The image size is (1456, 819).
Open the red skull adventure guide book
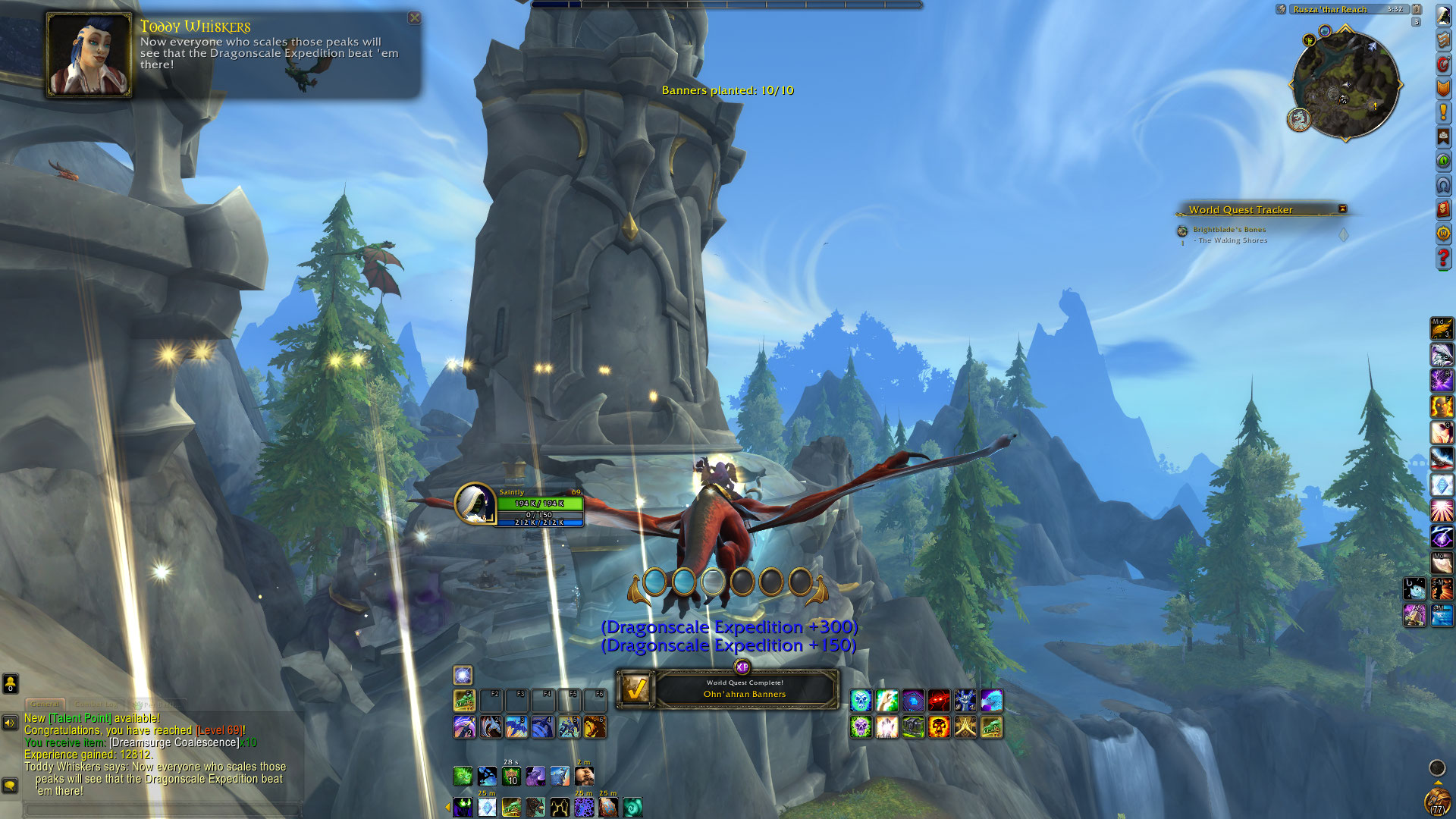coord(1443,209)
